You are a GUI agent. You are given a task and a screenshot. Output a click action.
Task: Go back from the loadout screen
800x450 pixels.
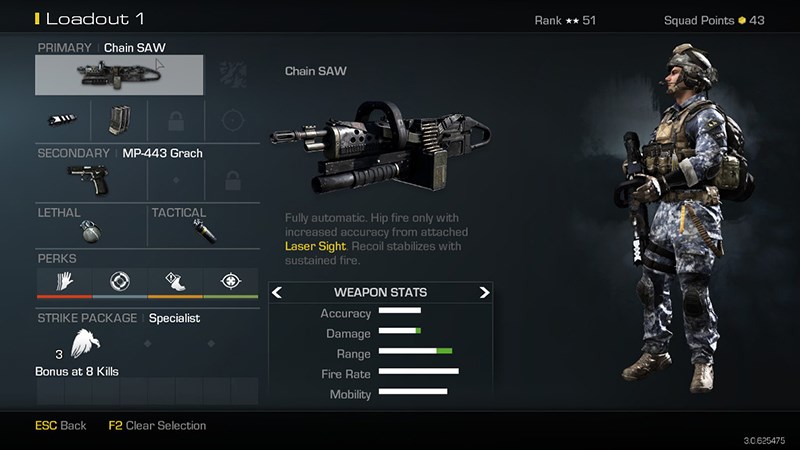[x=61, y=426]
